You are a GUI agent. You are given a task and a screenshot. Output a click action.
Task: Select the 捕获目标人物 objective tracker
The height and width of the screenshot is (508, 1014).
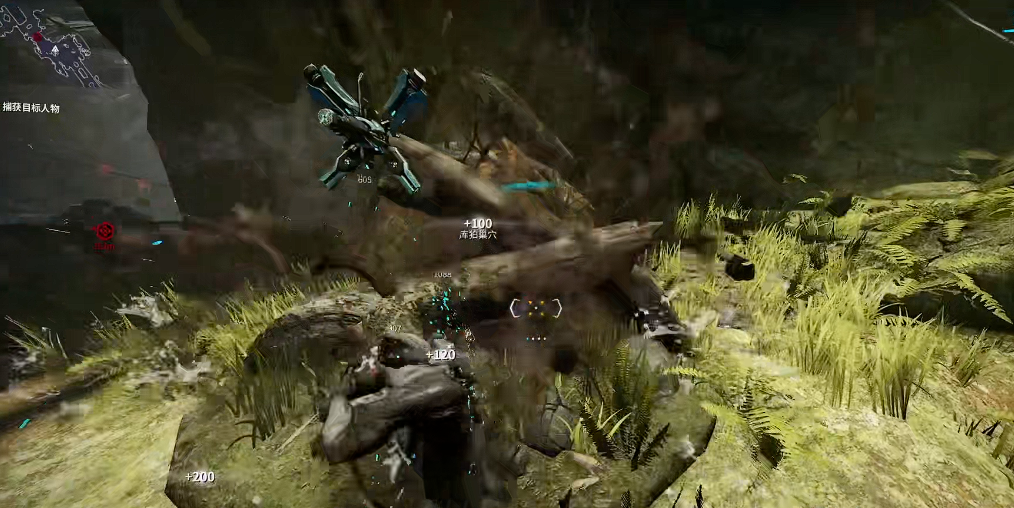click(31, 107)
